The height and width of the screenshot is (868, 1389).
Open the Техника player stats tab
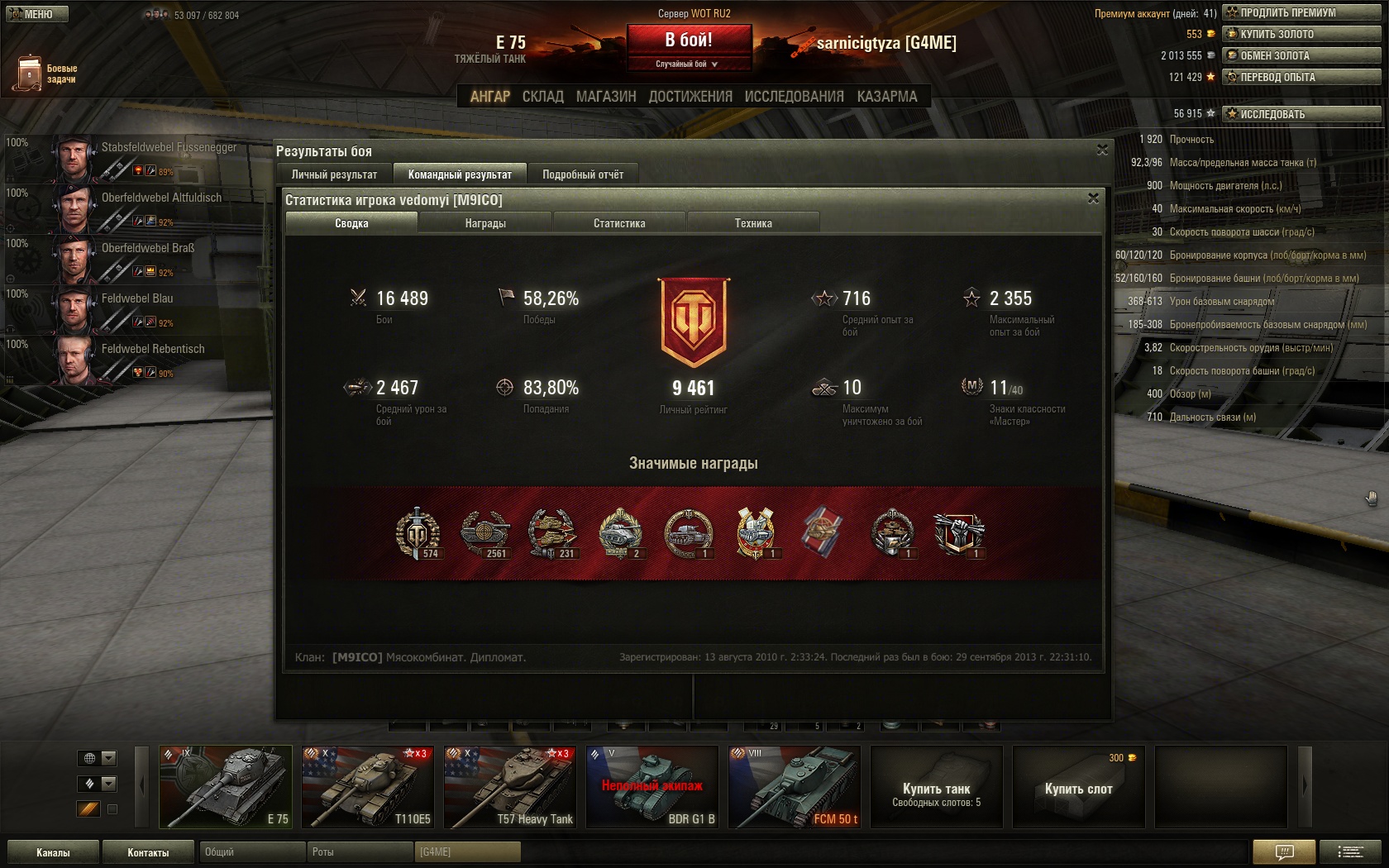click(753, 223)
